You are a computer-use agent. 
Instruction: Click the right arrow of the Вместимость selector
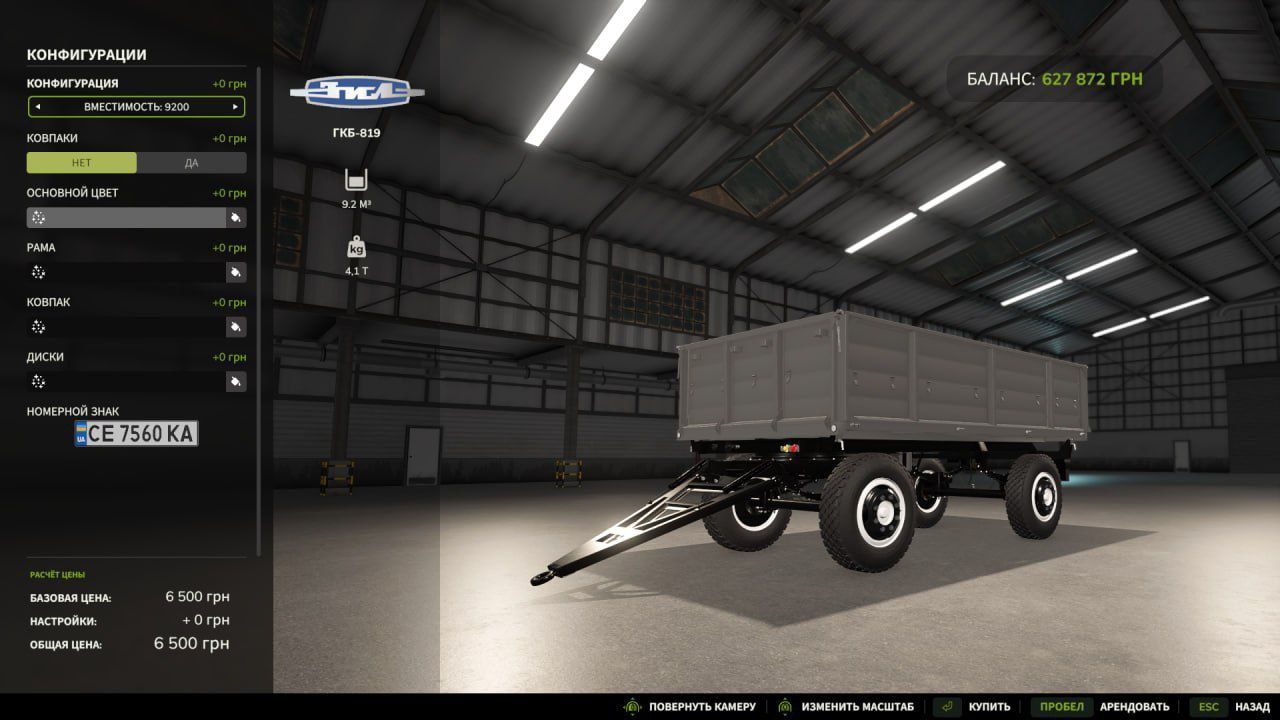235,107
